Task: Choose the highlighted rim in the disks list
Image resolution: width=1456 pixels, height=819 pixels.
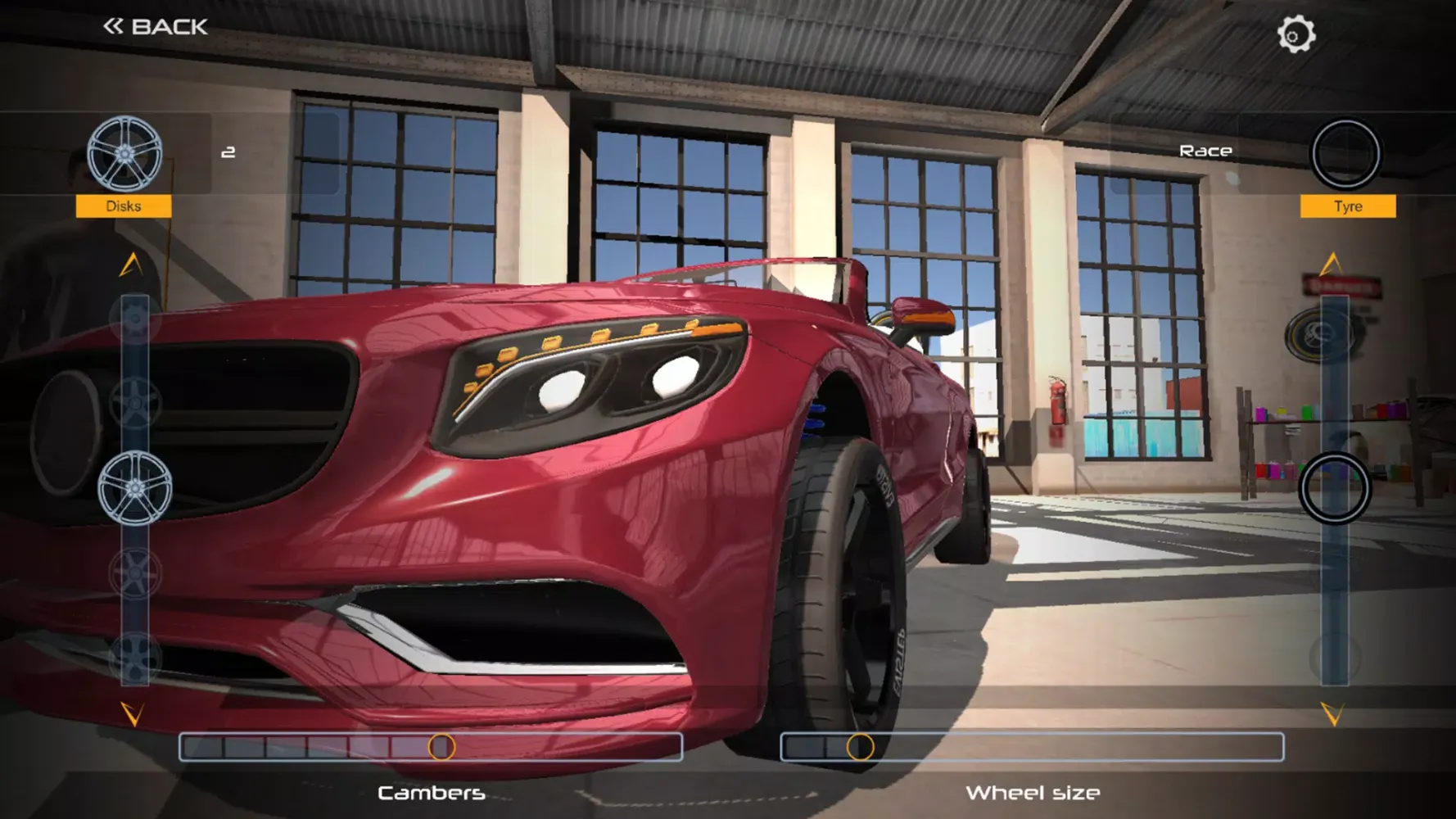Action: 135,488
